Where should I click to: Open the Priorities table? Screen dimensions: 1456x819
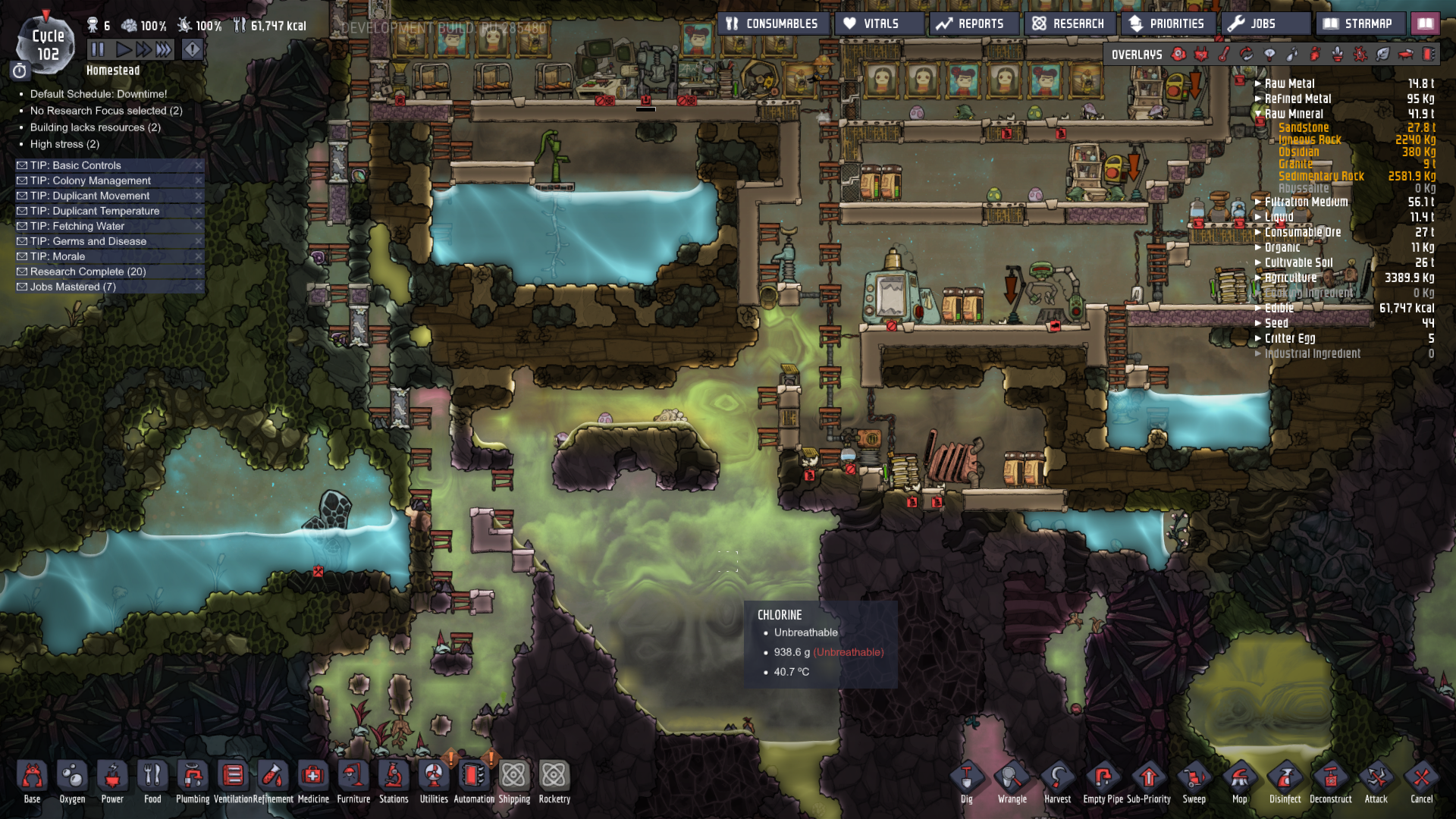tap(1167, 24)
